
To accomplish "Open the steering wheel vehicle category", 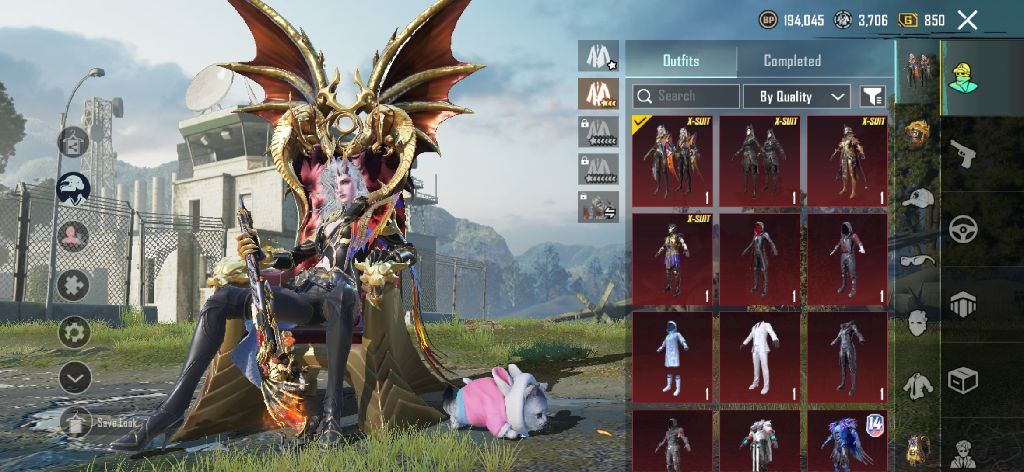I will 962,228.
